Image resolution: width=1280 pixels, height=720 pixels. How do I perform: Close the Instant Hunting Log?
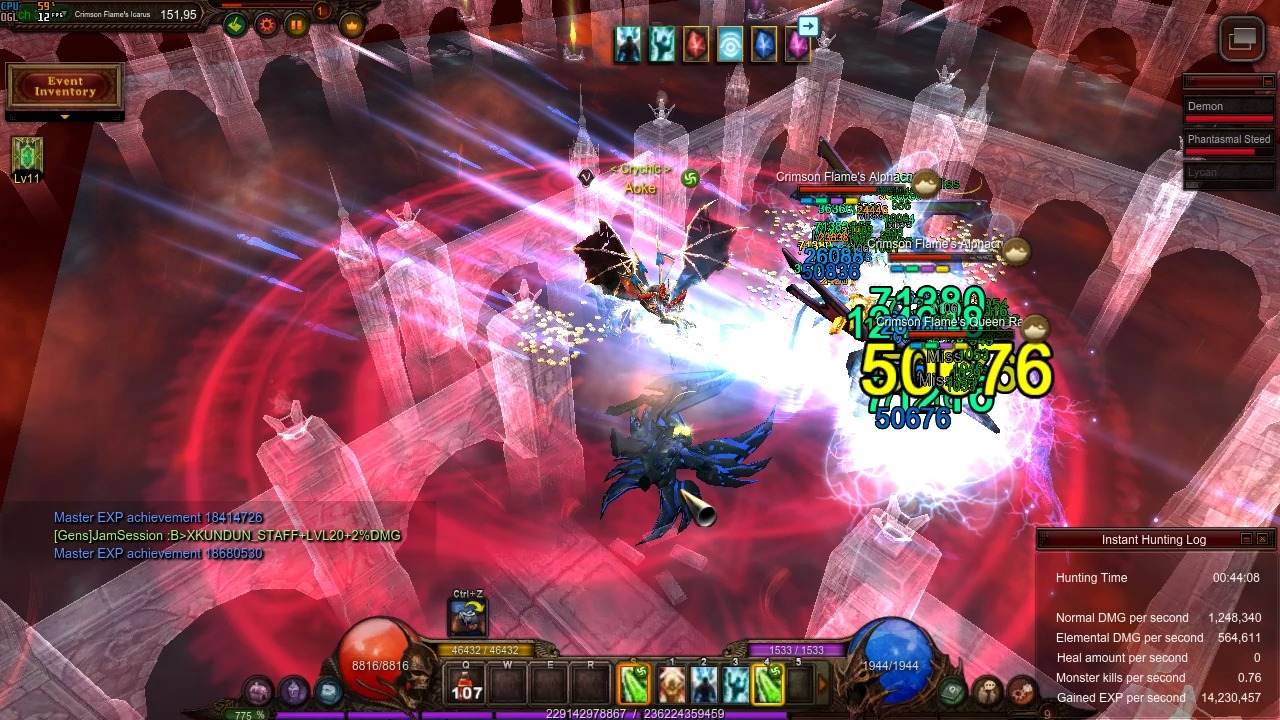tap(1262, 539)
